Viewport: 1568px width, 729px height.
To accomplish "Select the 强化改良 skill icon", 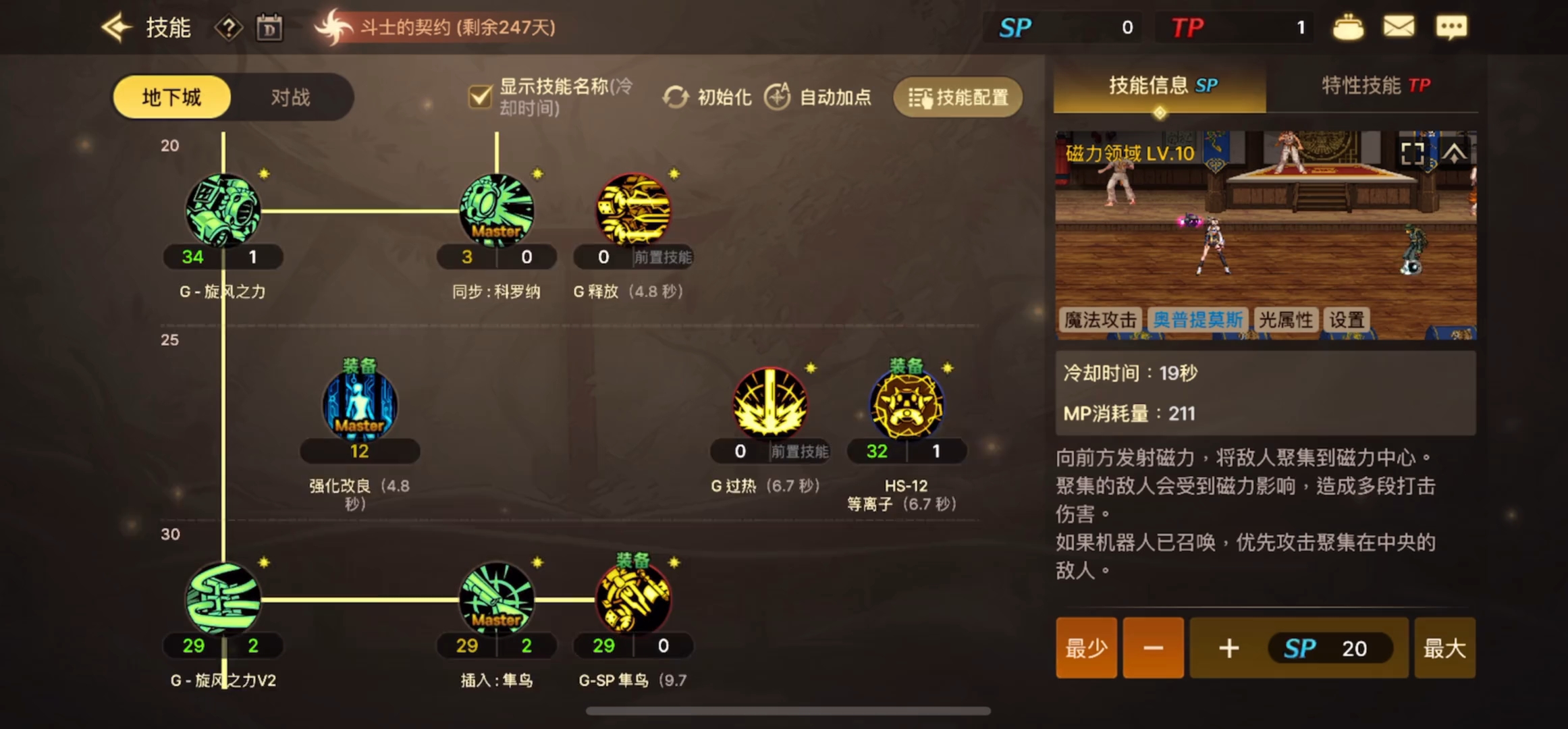I will [359, 405].
